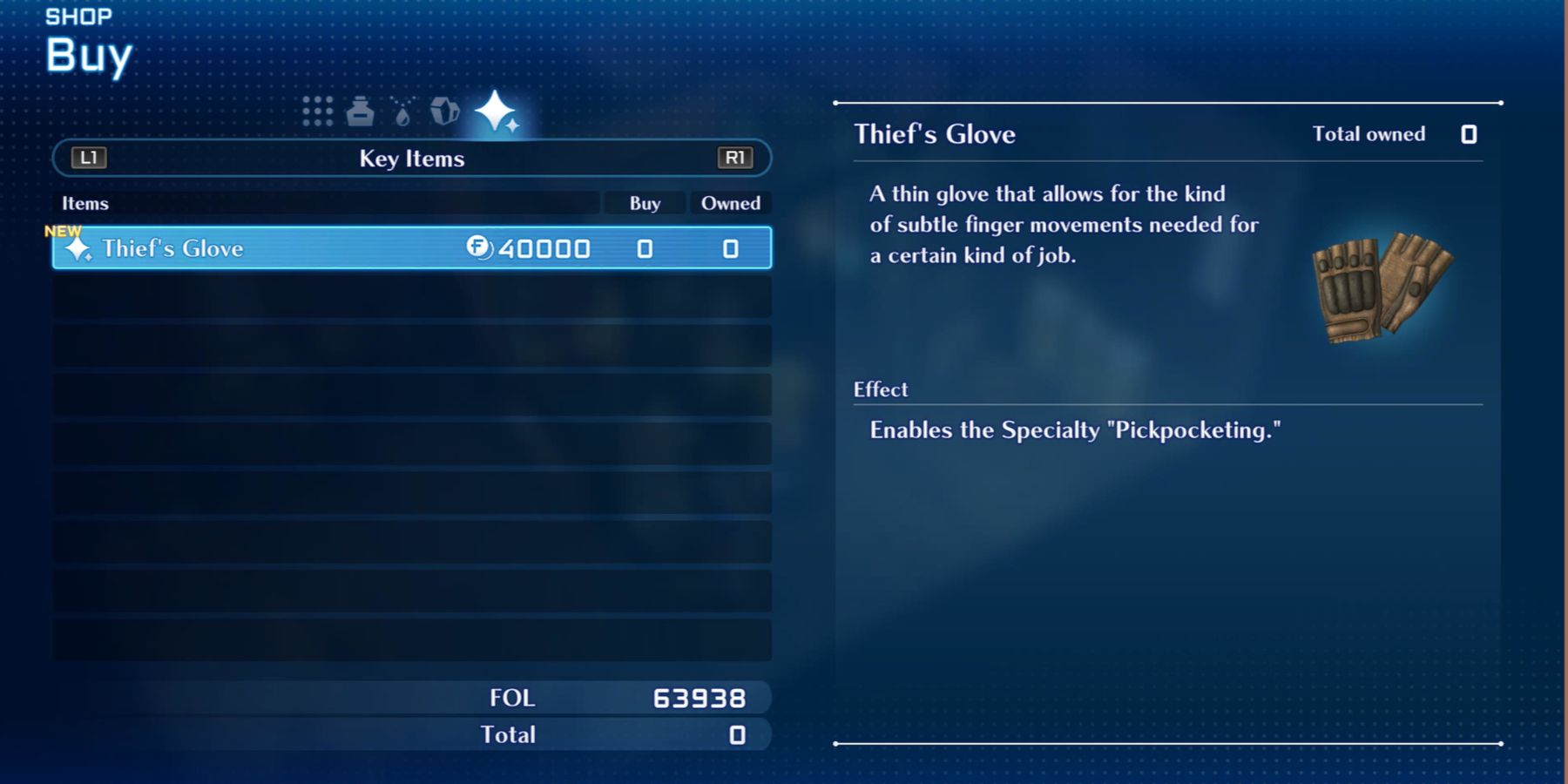Expand the Items column header
Viewport: 1568px width, 784px height.
click(85, 203)
